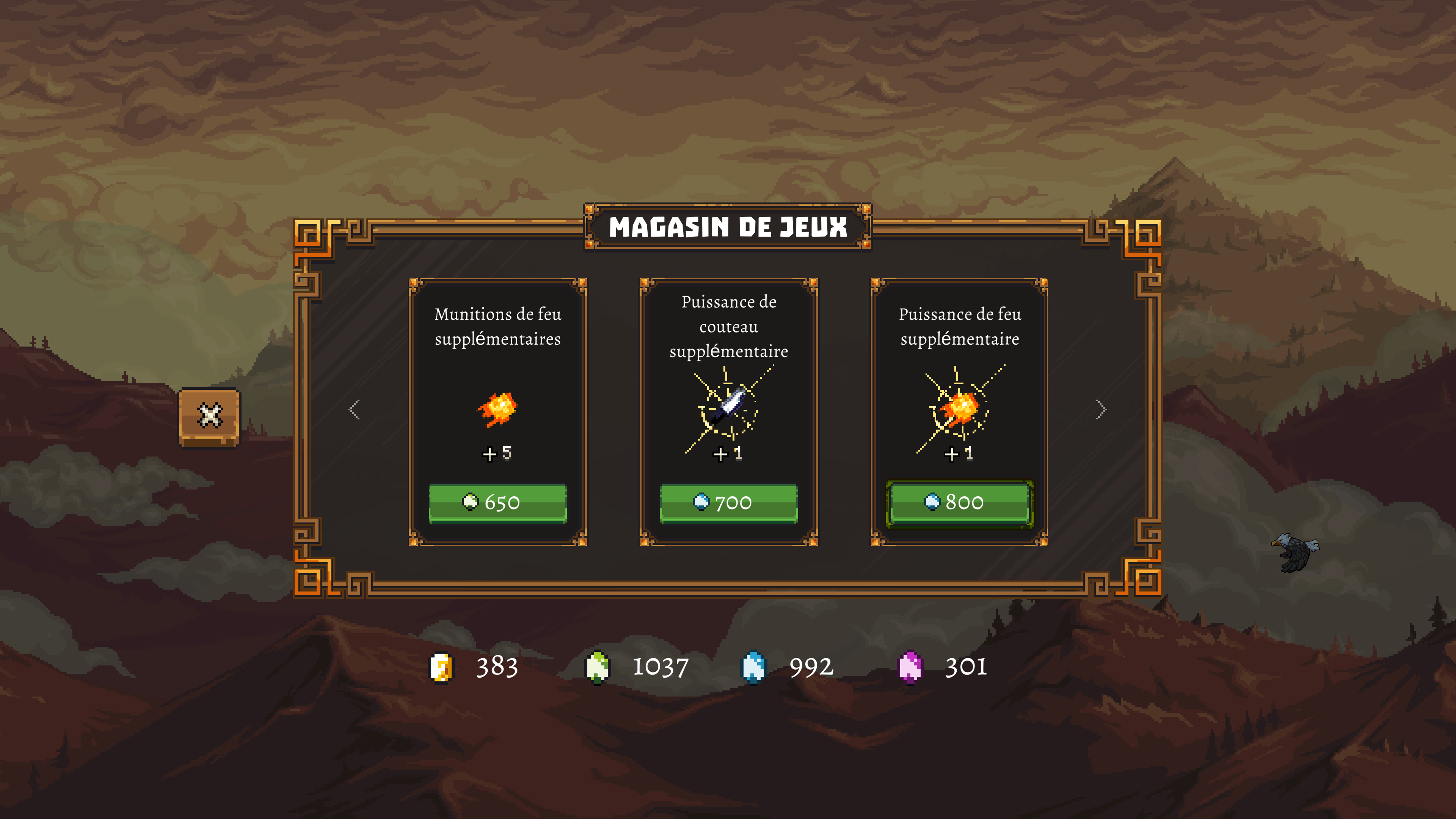The image size is (1456, 819).
Task: Purchase knife power upgrade for 700
Action: [x=728, y=502]
